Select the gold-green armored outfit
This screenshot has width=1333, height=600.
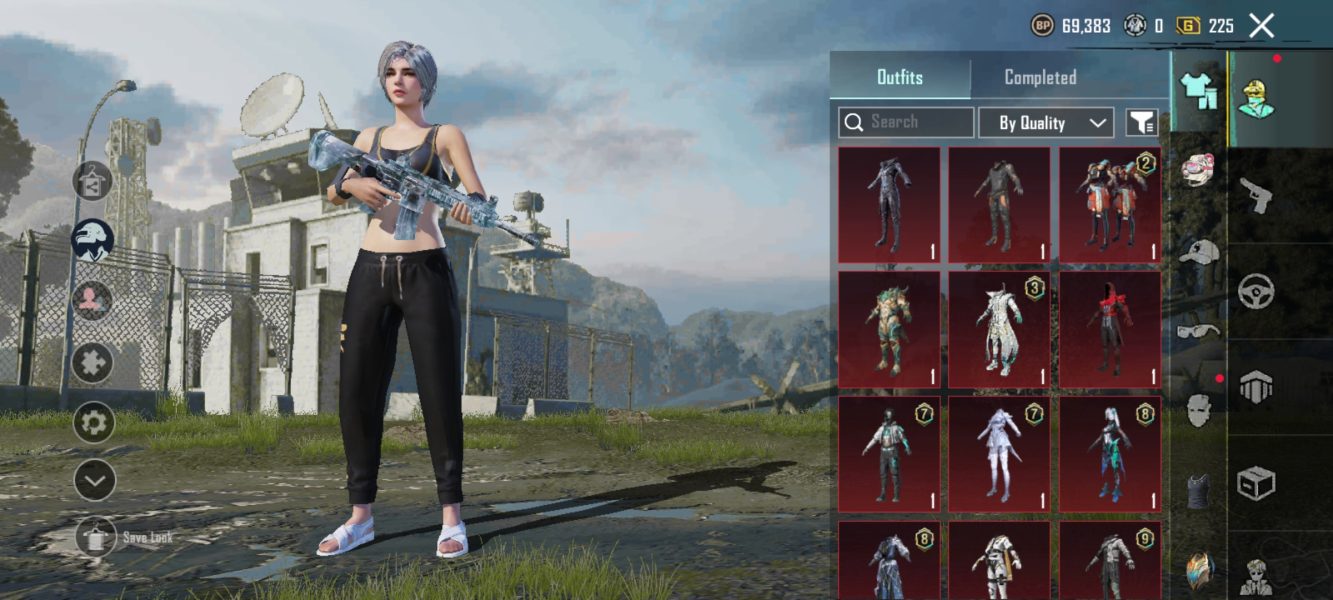(x=889, y=329)
